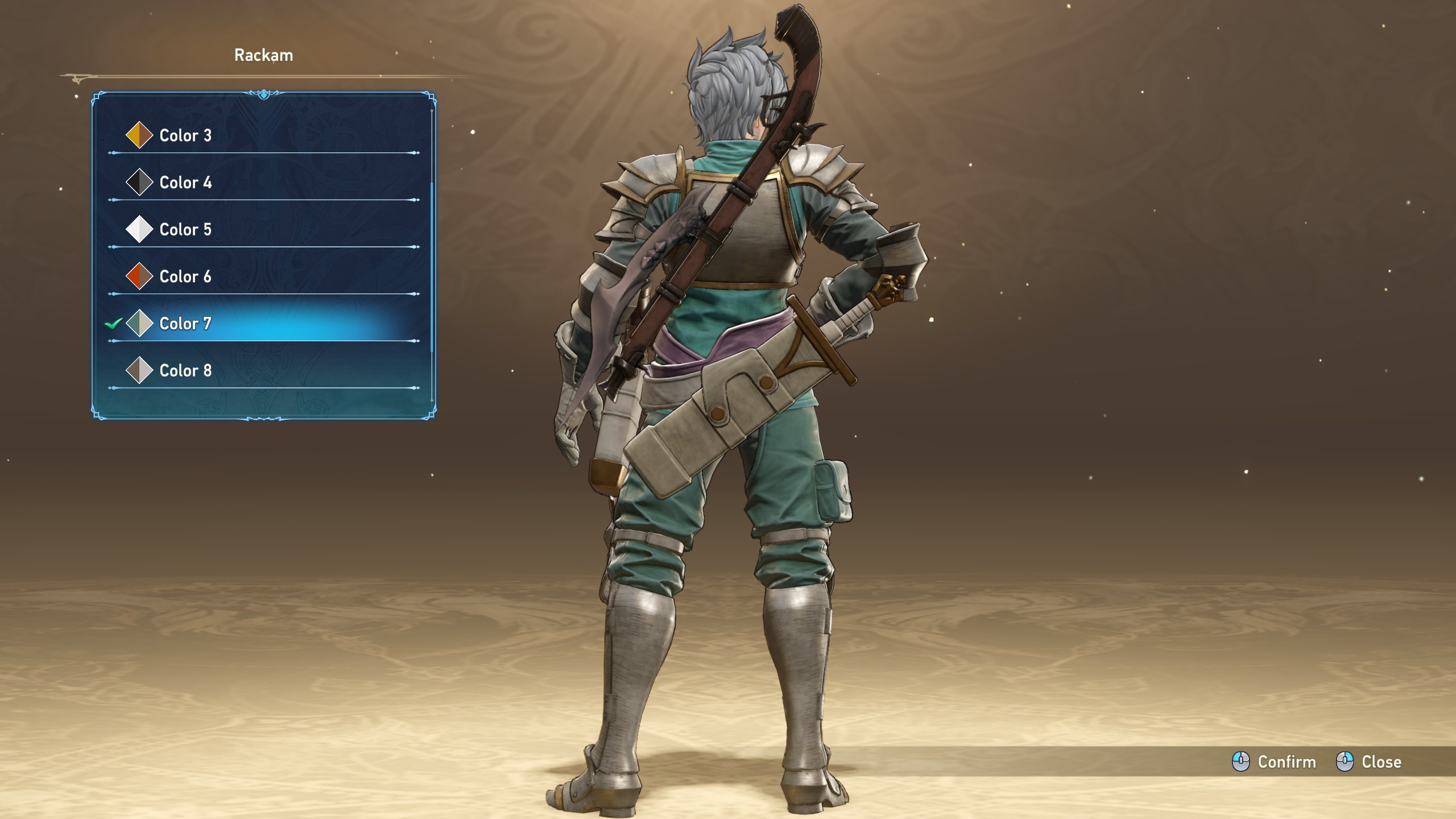
Task: Close the color selection menu
Action: click(1368, 762)
